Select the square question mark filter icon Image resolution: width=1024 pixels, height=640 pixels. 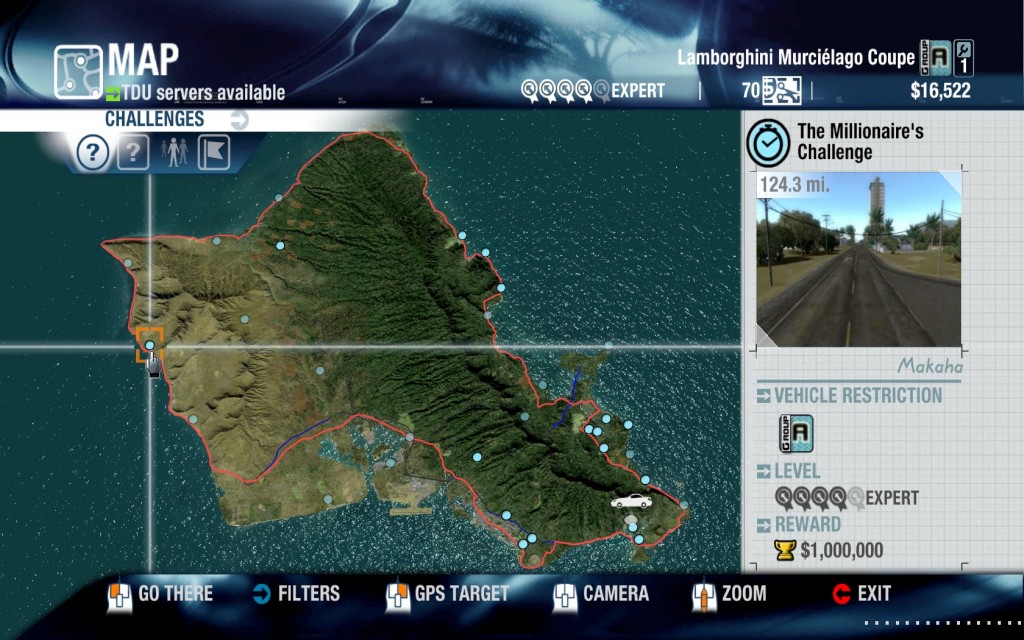133,153
